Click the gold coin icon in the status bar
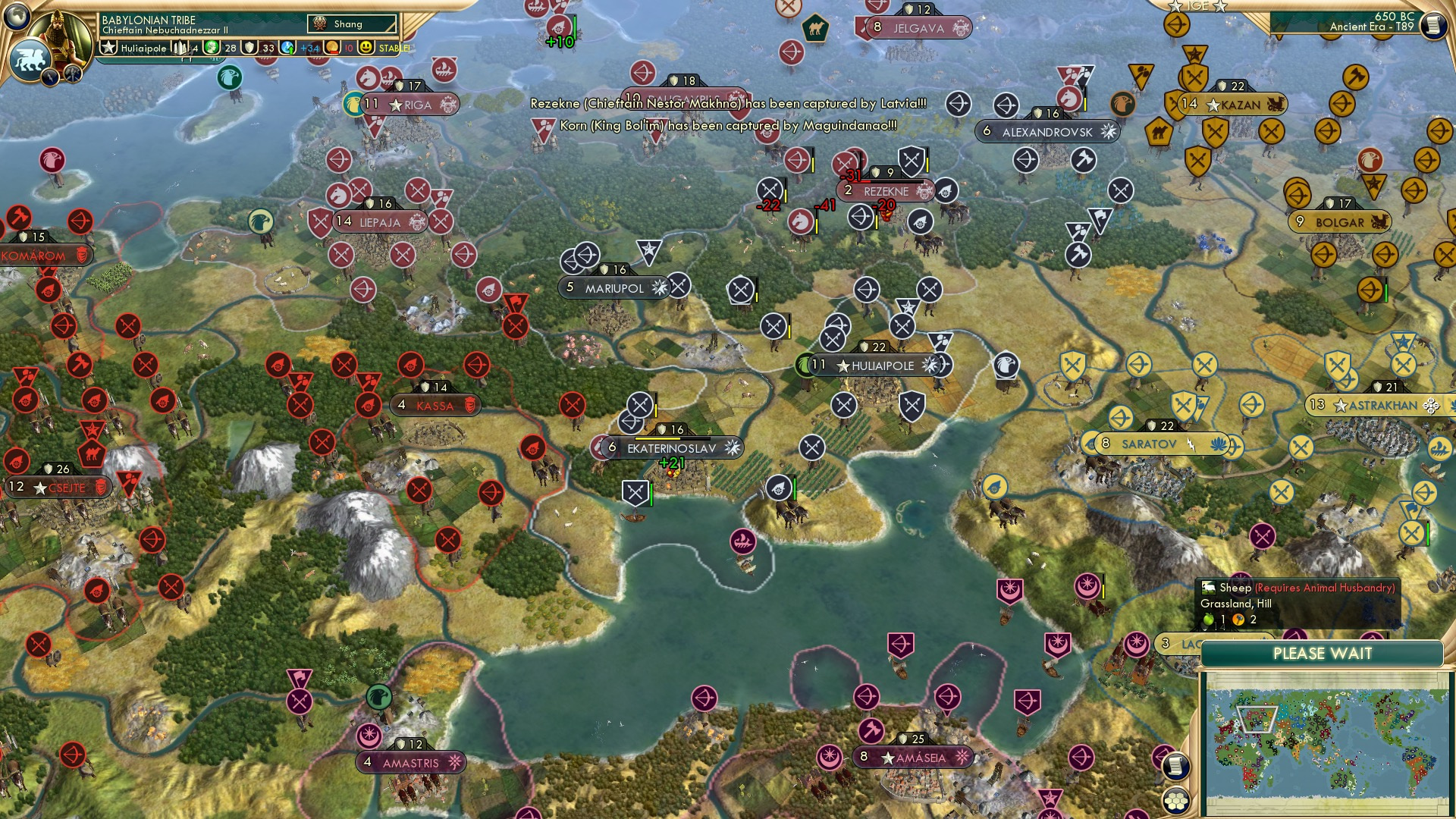Image resolution: width=1456 pixels, height=819 pixels. click(331, 48)
